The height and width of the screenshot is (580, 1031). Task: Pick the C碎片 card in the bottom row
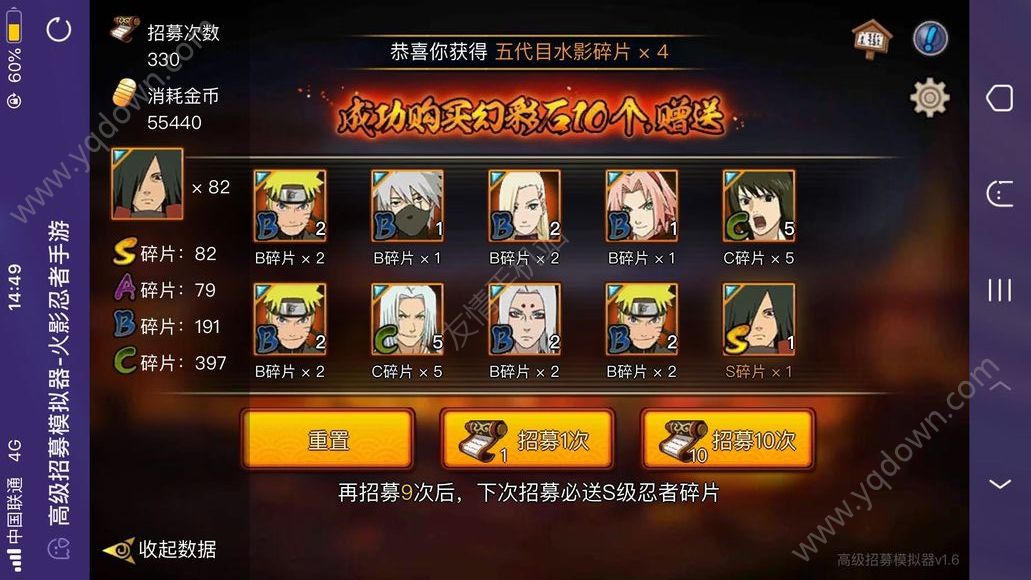click(407, 320)
